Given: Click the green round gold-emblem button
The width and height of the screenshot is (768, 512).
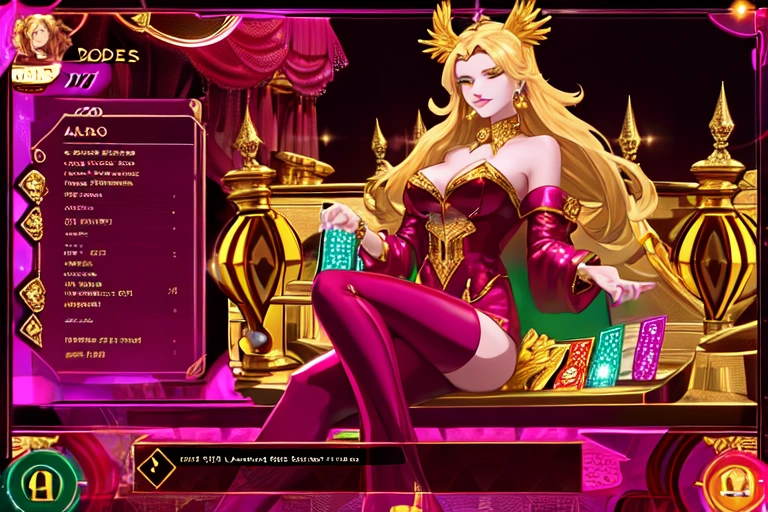Looking at the screenshot, I should coord(40,481).
